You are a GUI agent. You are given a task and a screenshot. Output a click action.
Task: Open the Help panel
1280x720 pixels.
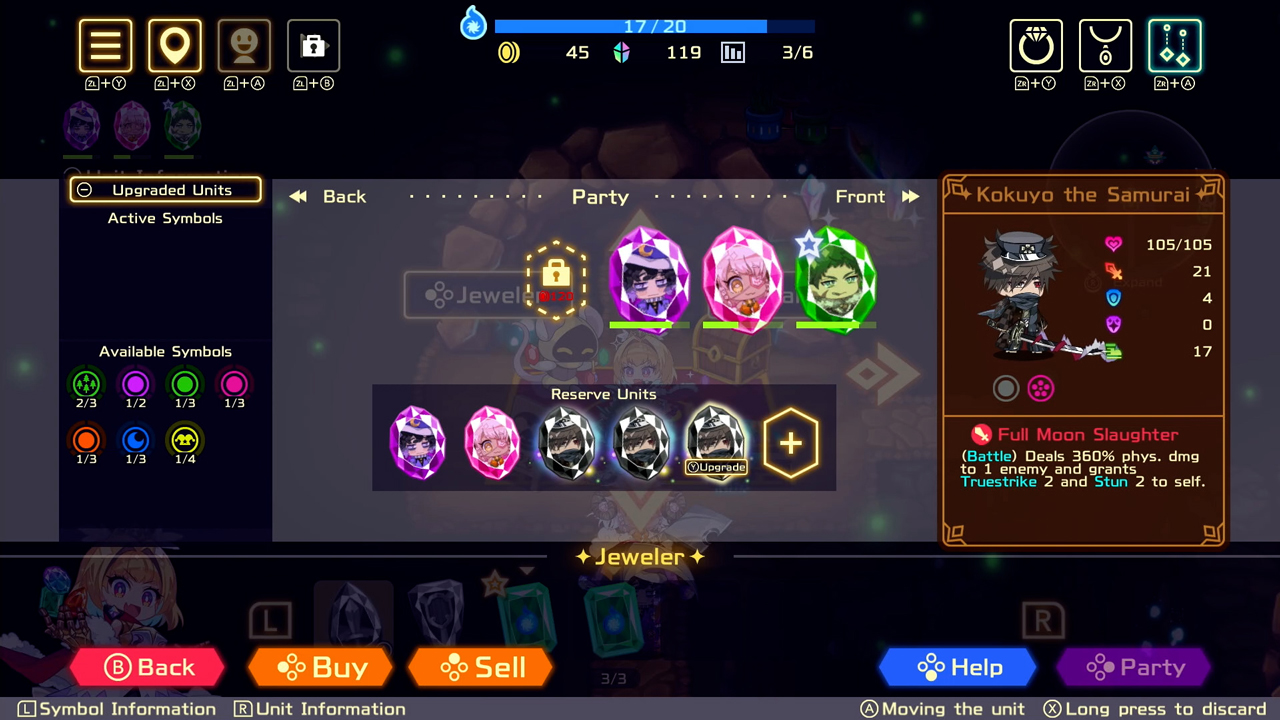(957, 667)
